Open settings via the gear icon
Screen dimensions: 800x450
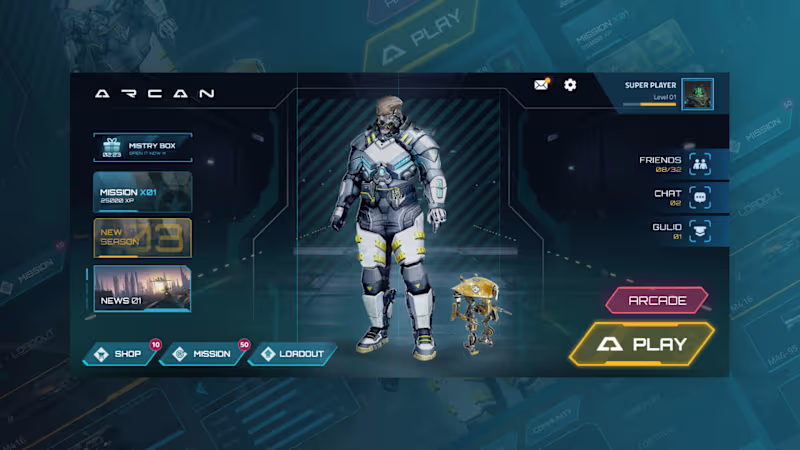(x=570, y=85)
